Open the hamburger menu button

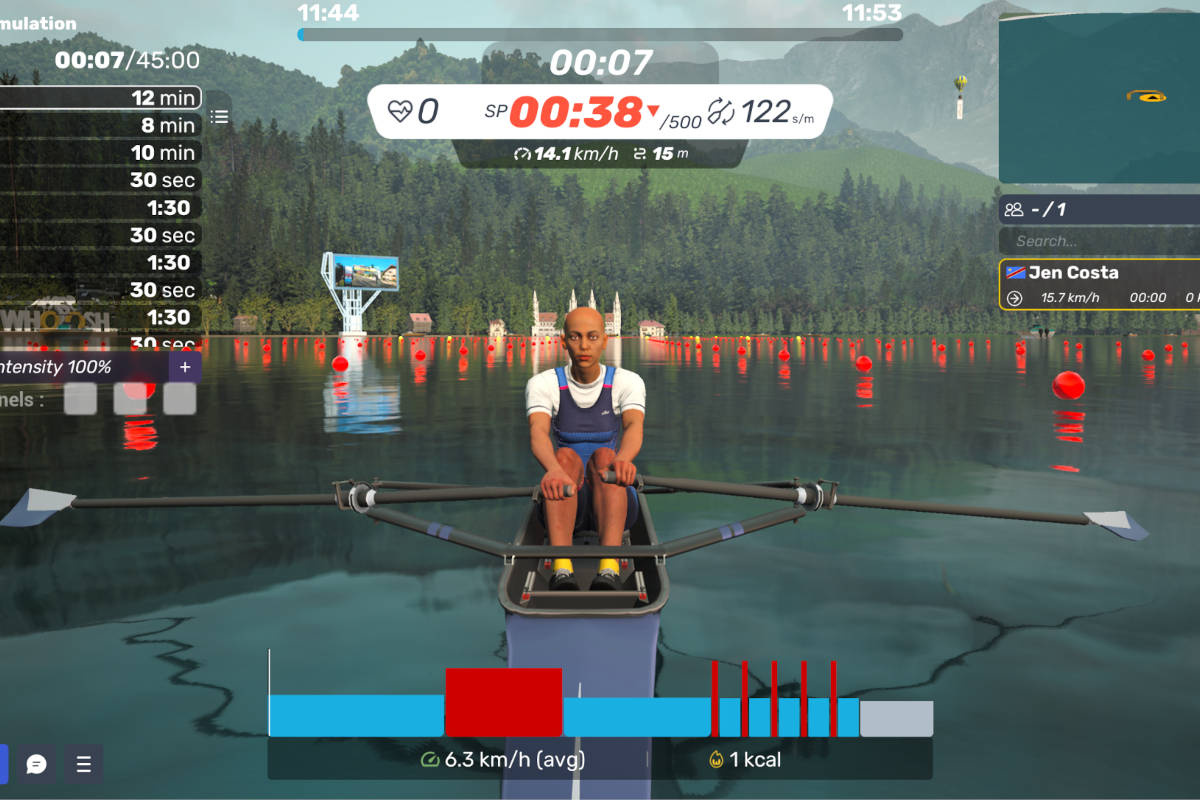[84, 764]
